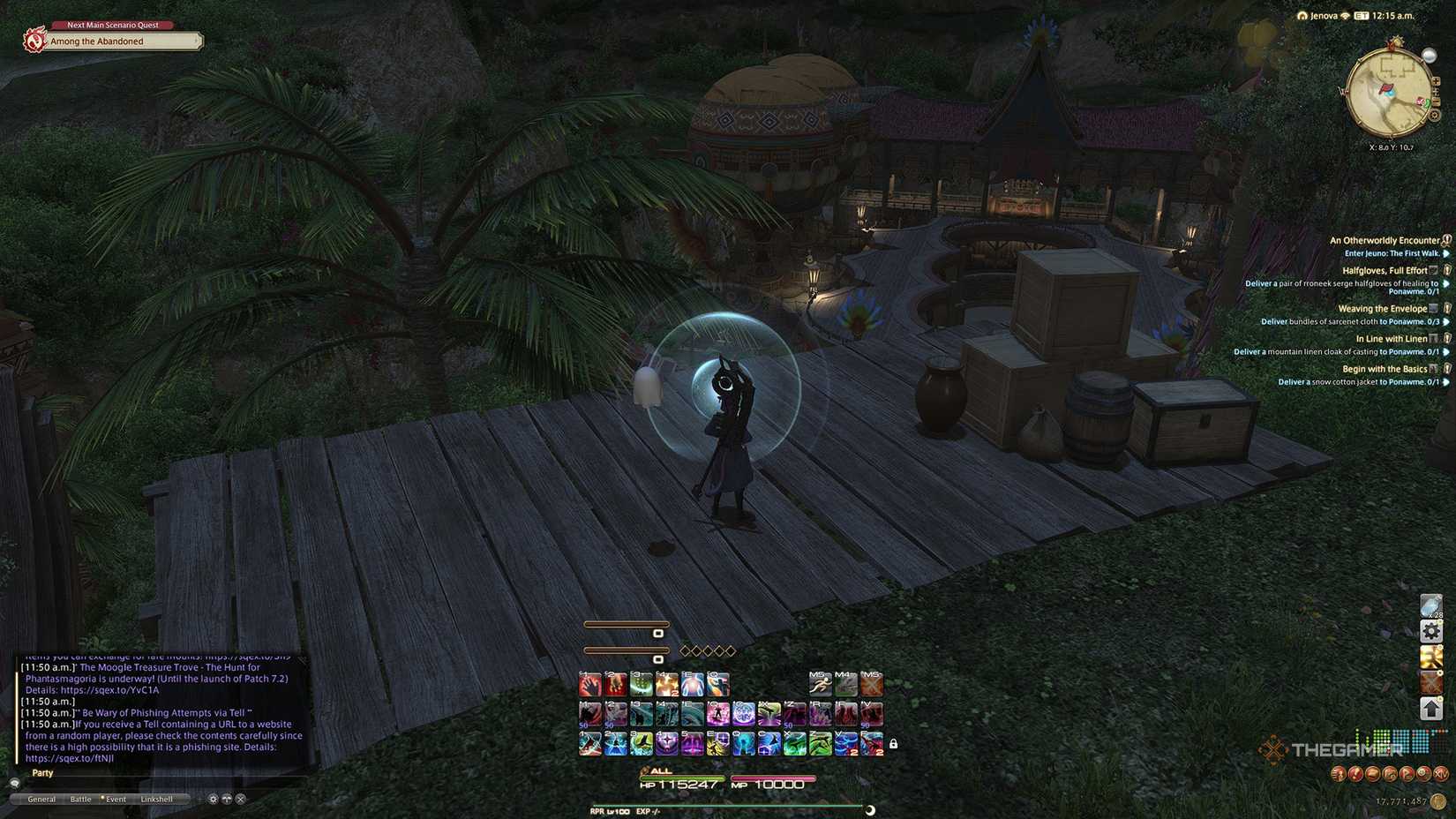Viewport: 1456px width, 819px height.
Task: Click the RPR Lv100 EXP progress bar
Action: 724,806
